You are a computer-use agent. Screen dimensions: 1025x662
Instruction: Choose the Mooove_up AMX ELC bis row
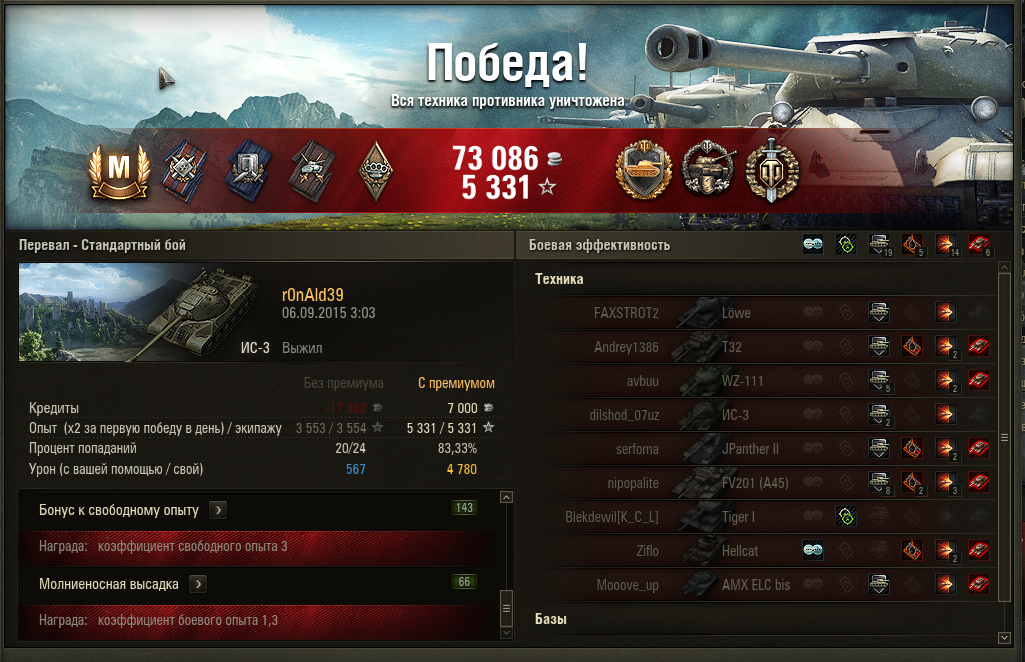760,585
